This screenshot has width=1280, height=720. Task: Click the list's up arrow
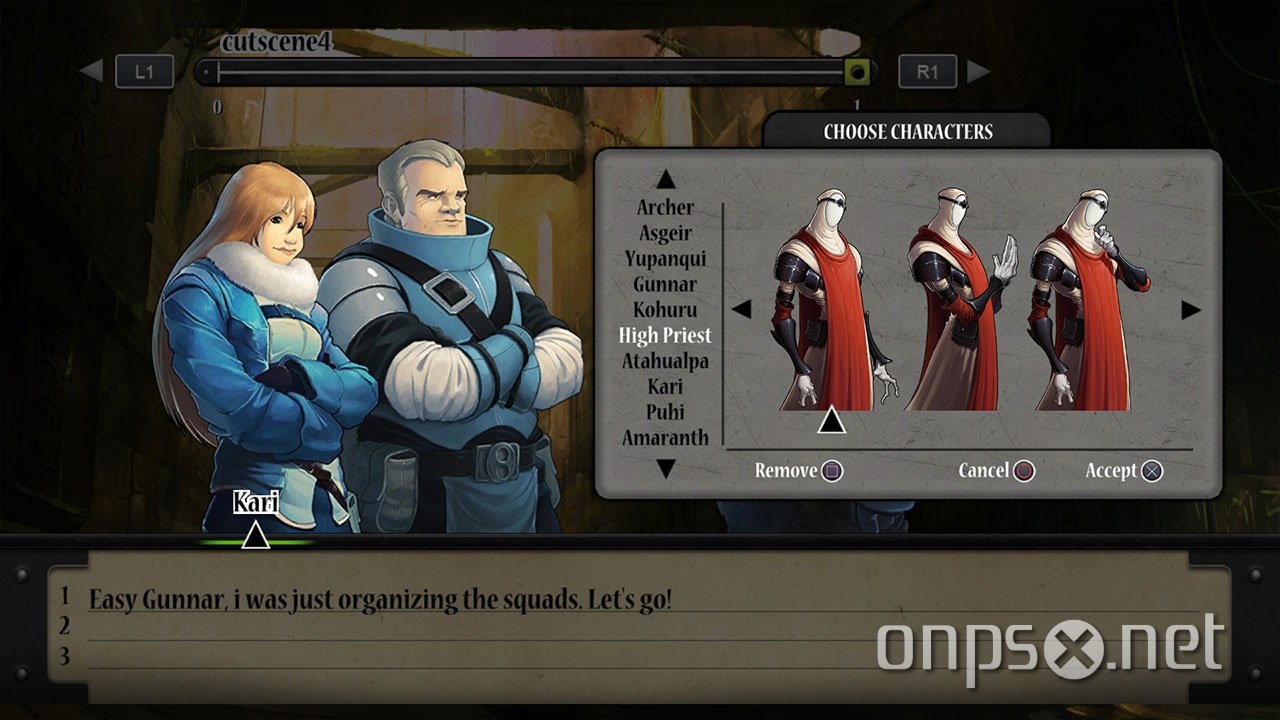coord(666,180)
